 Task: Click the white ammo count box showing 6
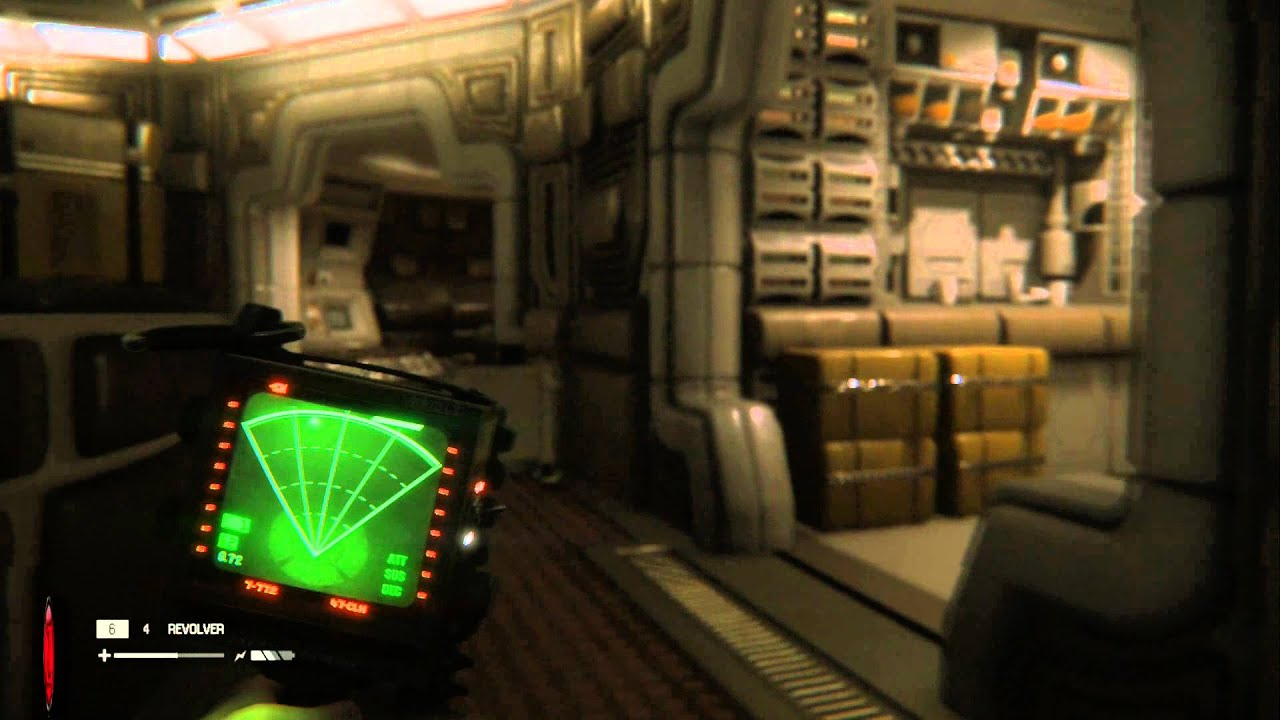coord(112,629)
